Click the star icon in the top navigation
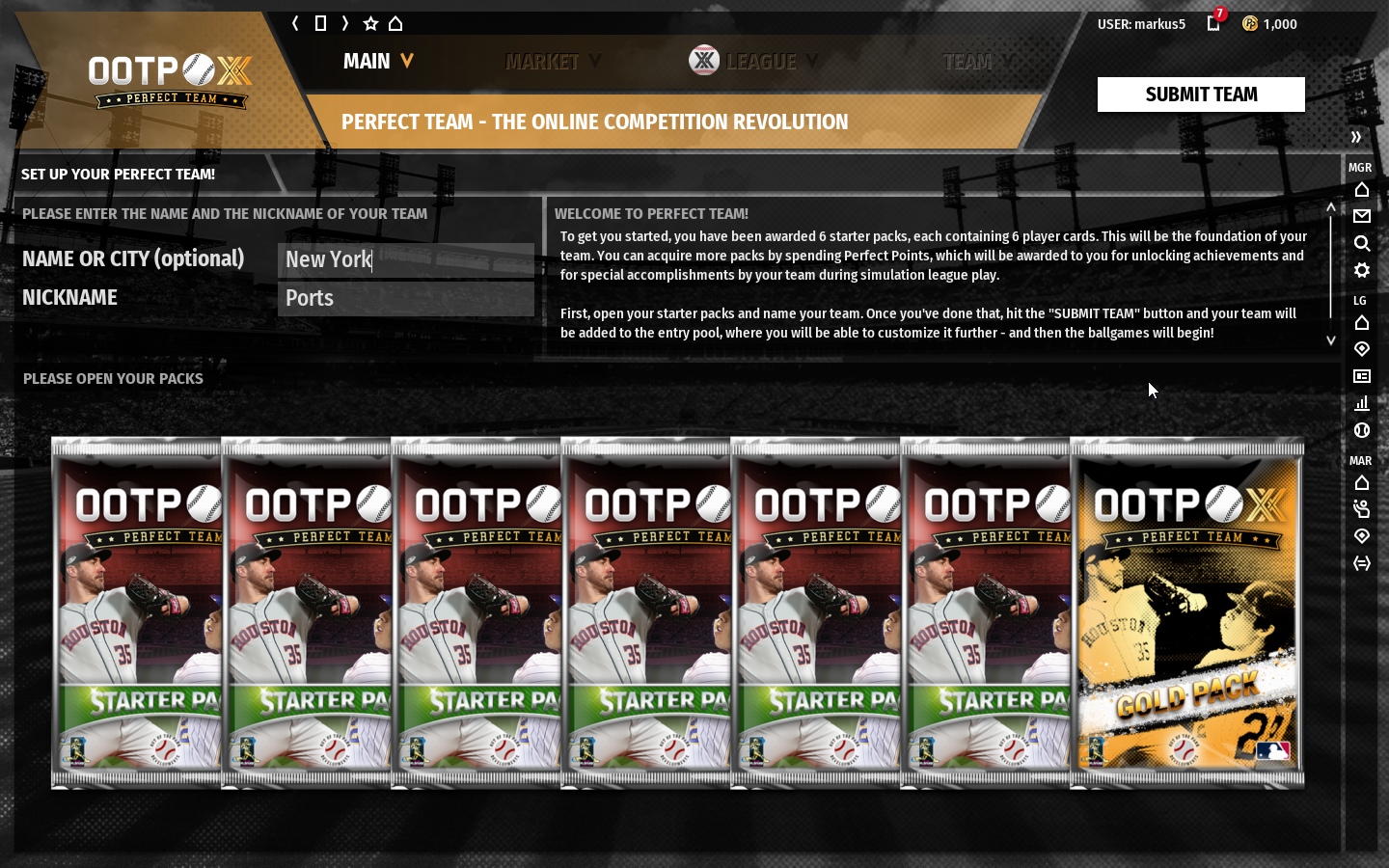The width and height of the screenshot is (1389, 868). 371,23
